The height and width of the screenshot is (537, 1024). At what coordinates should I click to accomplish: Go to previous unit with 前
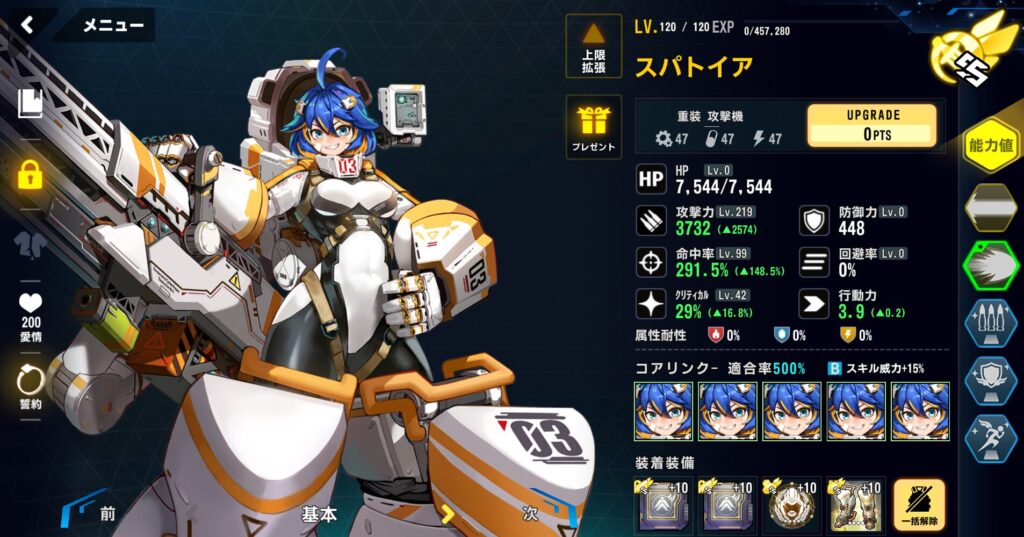[x=100, y=514]
